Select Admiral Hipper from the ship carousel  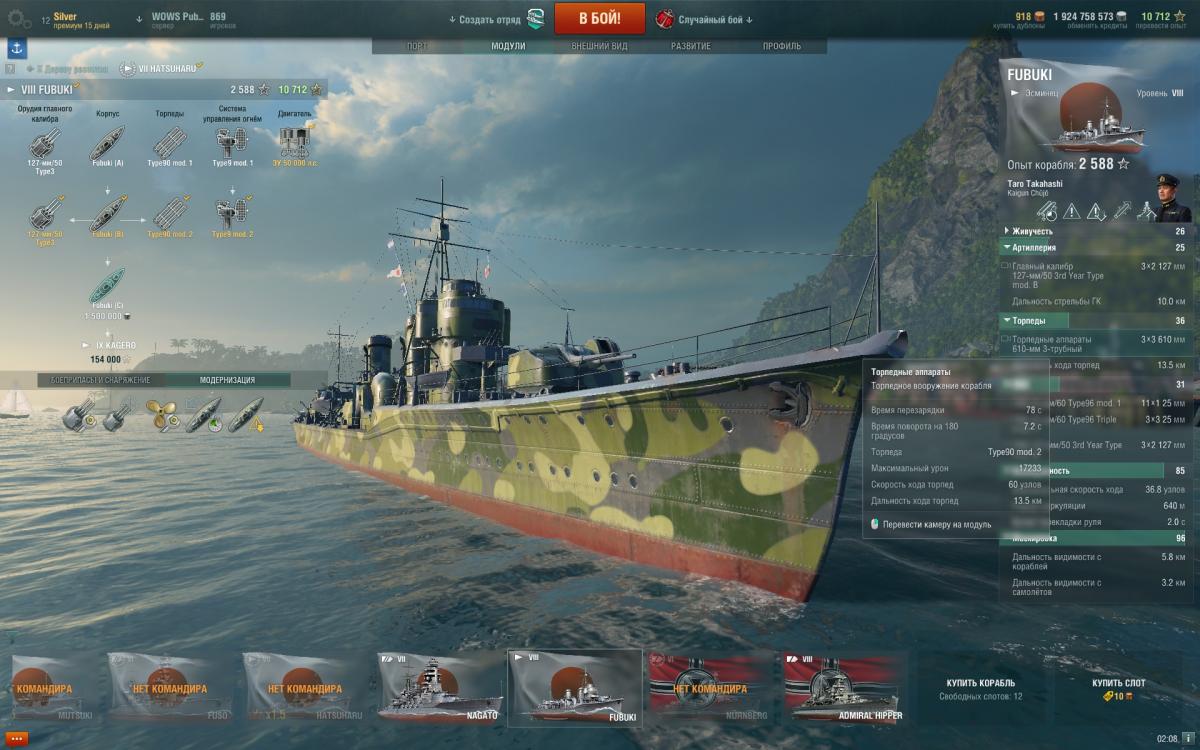(x=847, y=687)
